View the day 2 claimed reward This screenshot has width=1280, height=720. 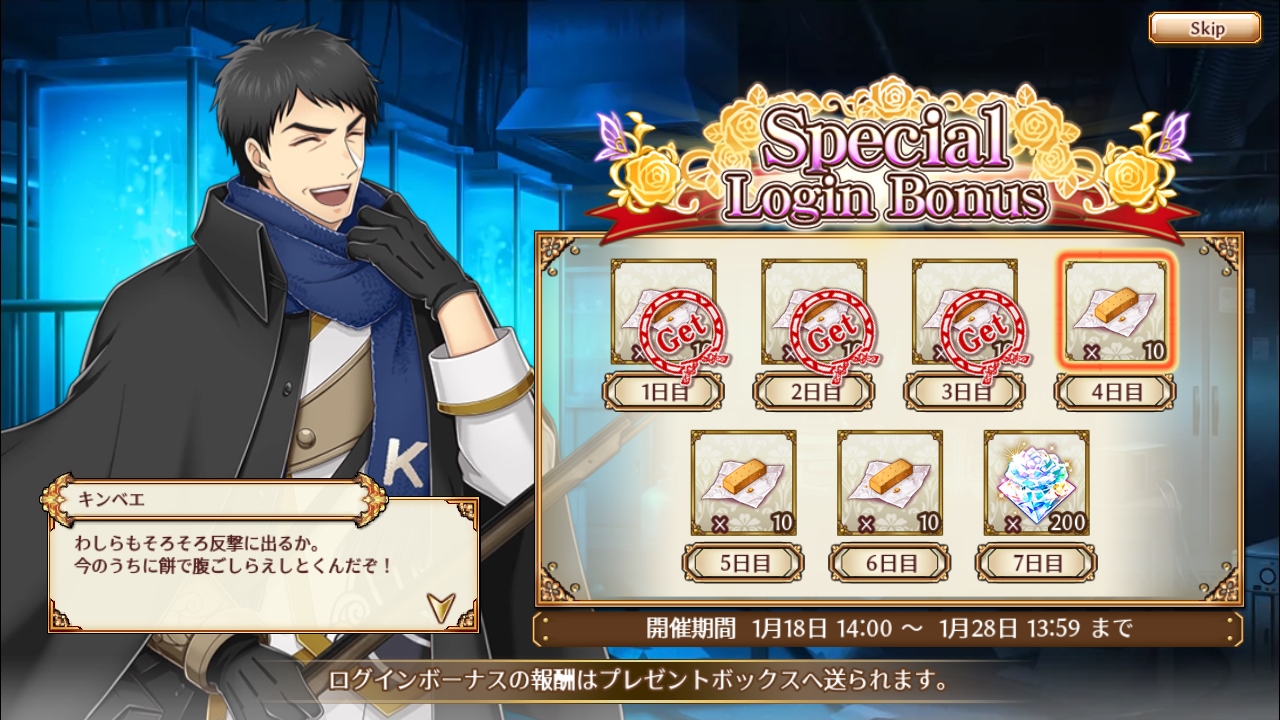click(x=814, y=311)
